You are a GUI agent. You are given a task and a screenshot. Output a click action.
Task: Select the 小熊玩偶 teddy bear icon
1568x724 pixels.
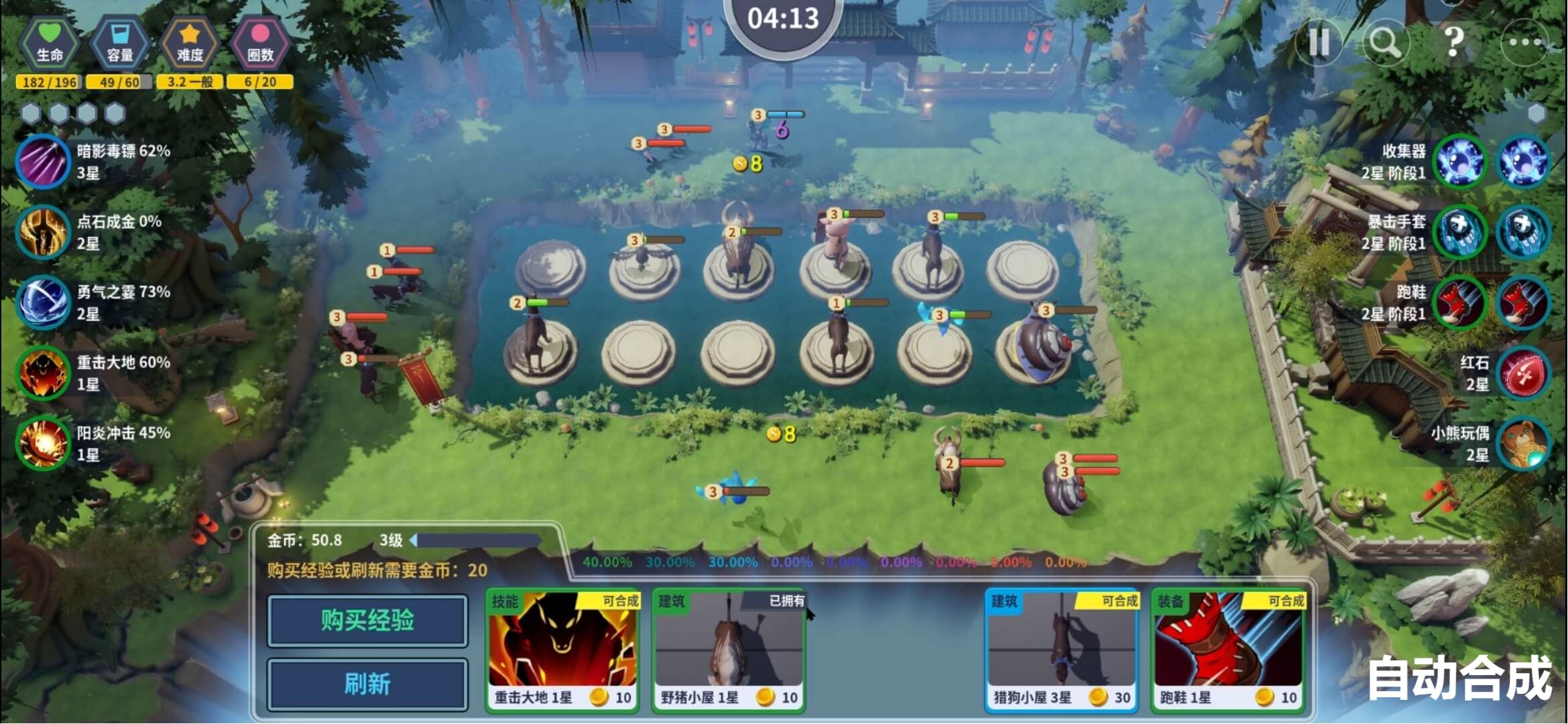(x=1523, y=443)
